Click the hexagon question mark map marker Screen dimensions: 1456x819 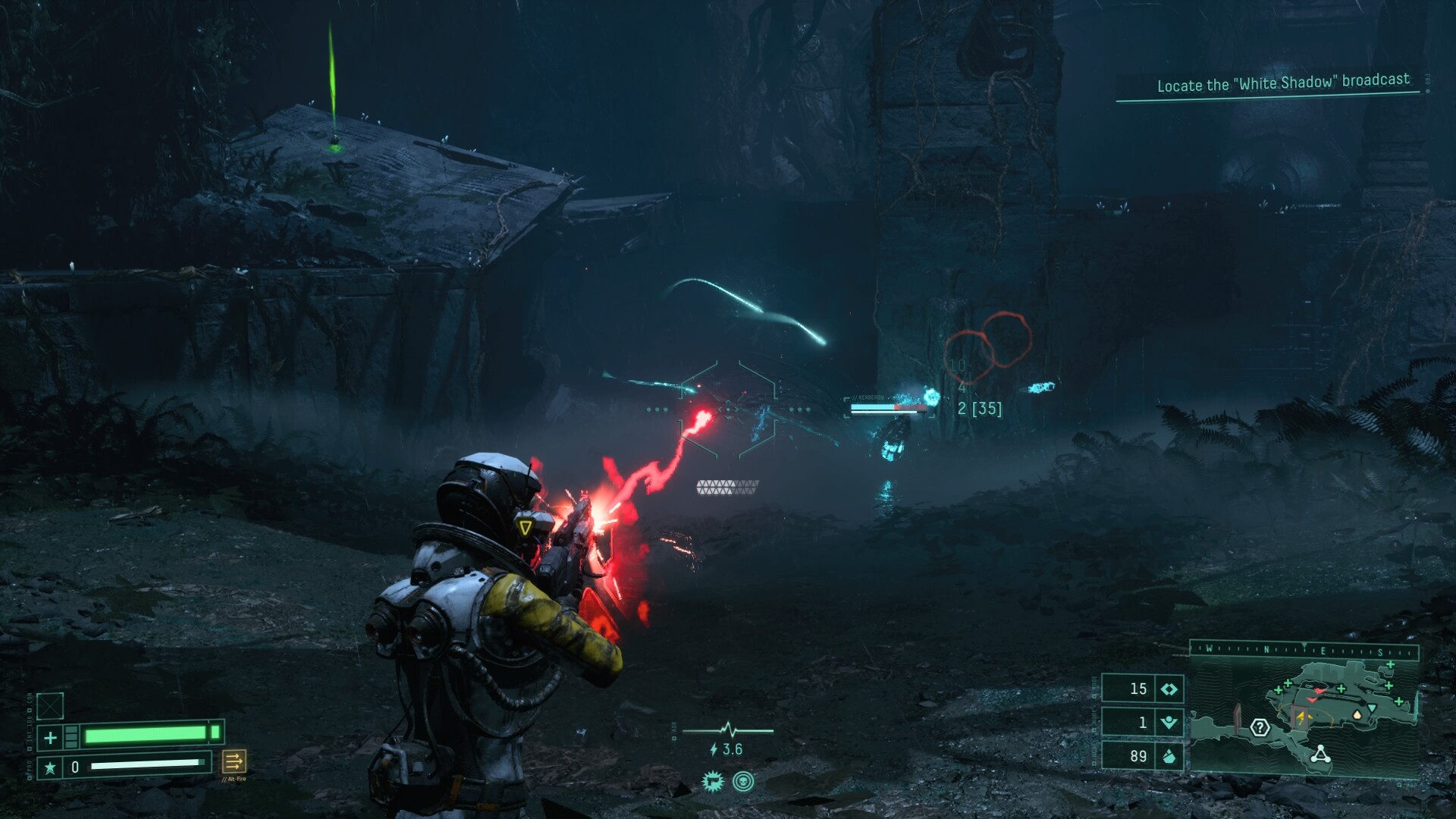click(1260, 728)
